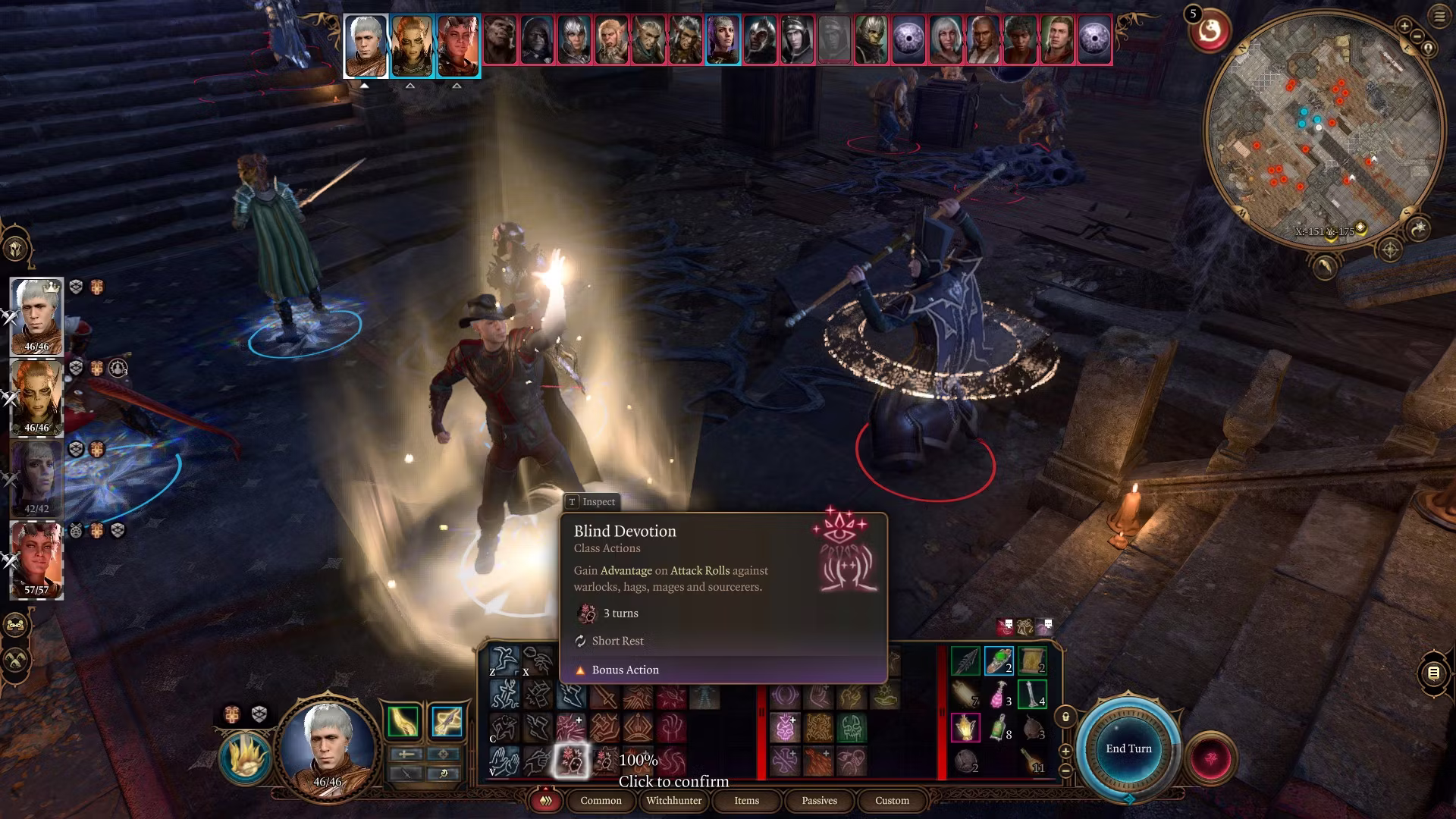Screen dimensions: 1456x819
Task: Open the circular minimap
Action: coord(1323,127)
